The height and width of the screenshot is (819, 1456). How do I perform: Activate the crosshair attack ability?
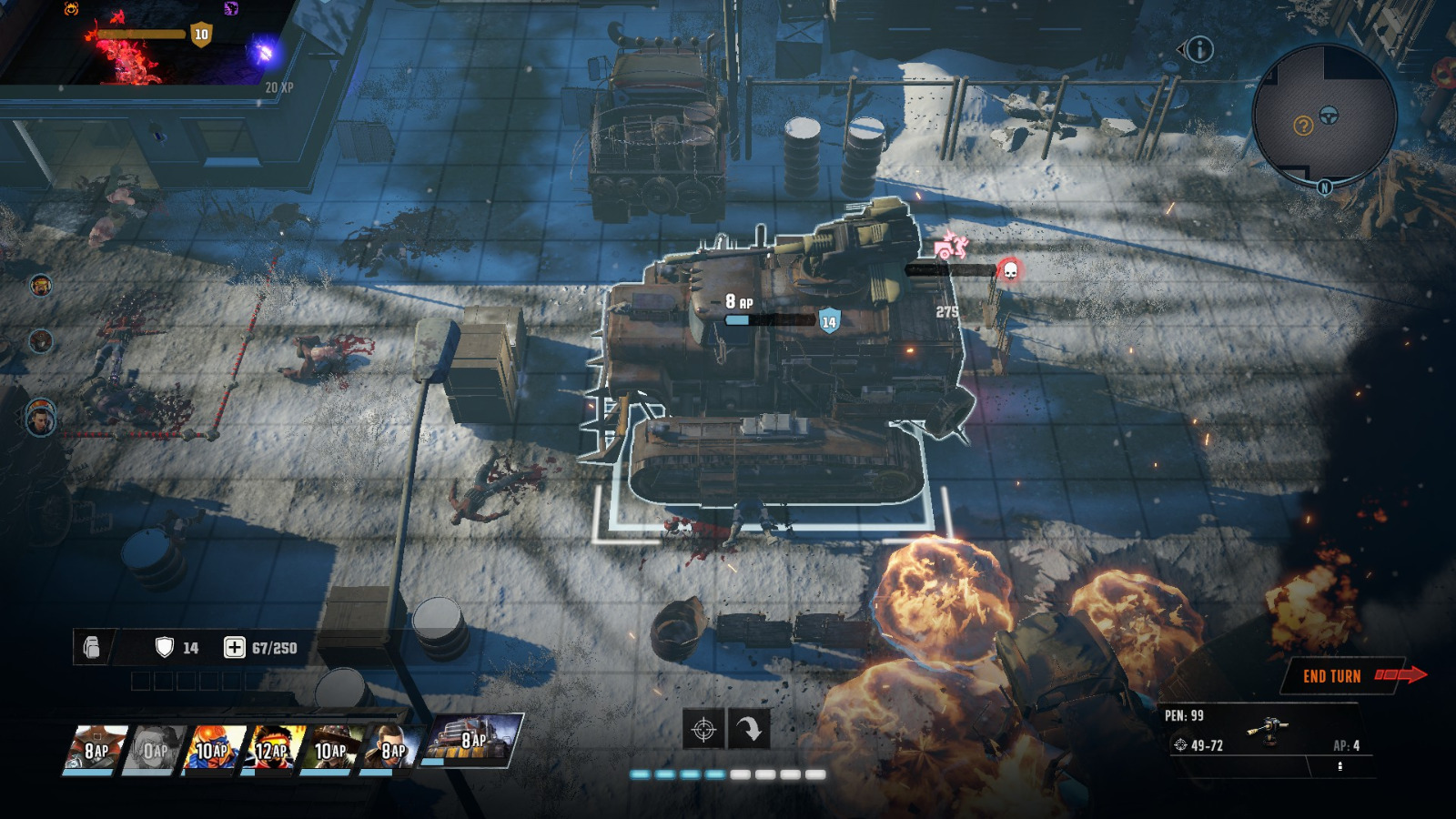703,729
